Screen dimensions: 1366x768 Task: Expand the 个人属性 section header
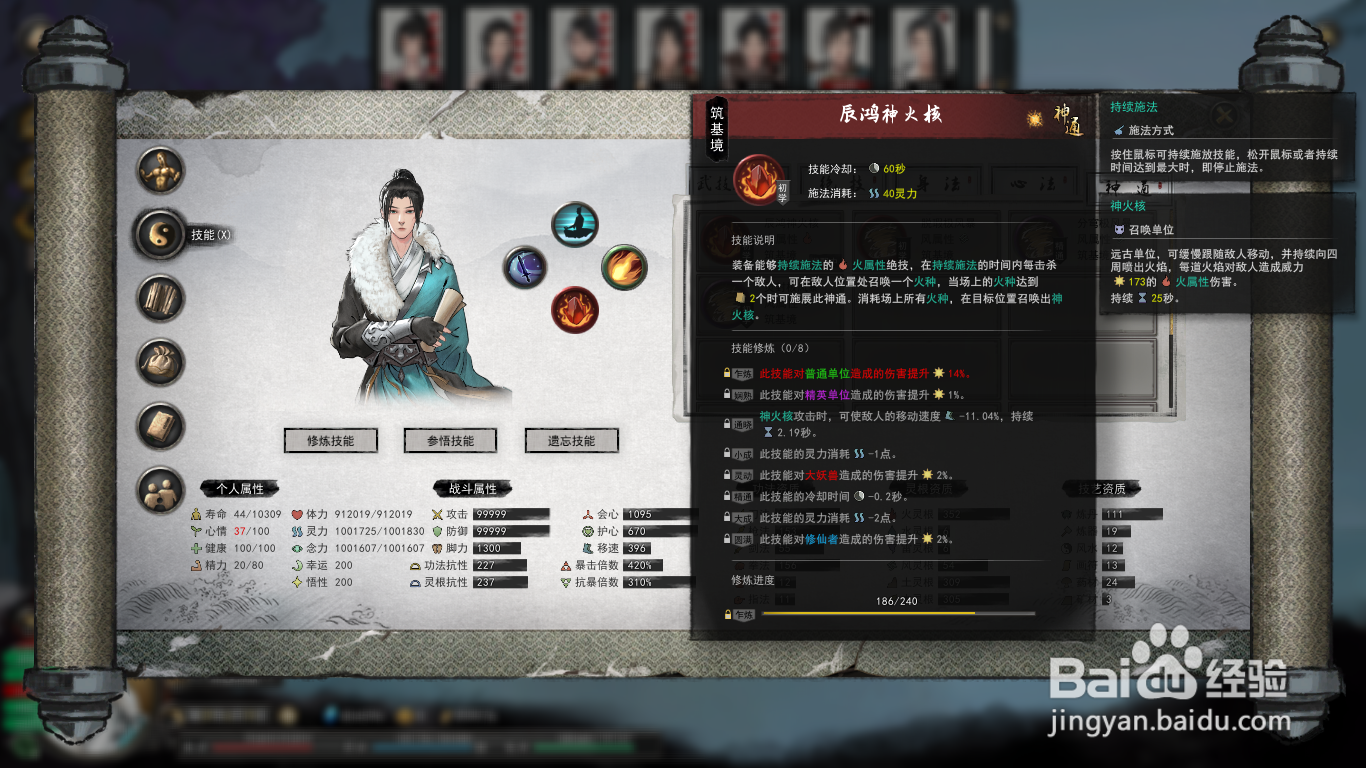[x=240, y=489]
